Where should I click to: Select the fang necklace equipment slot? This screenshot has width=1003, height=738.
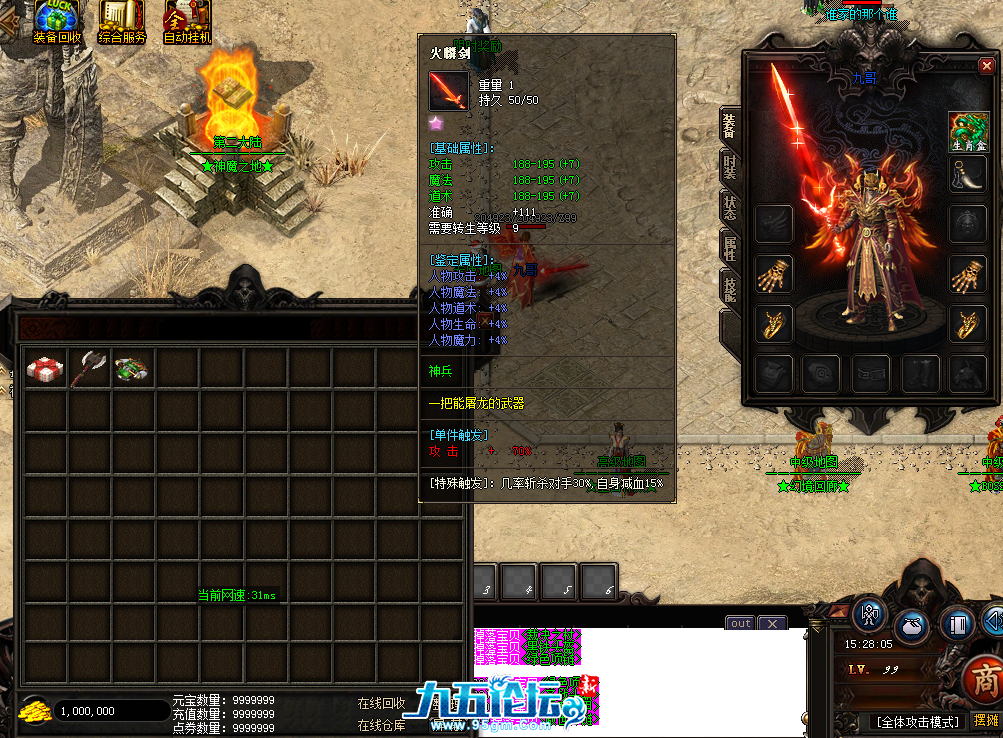click(968, 173)
